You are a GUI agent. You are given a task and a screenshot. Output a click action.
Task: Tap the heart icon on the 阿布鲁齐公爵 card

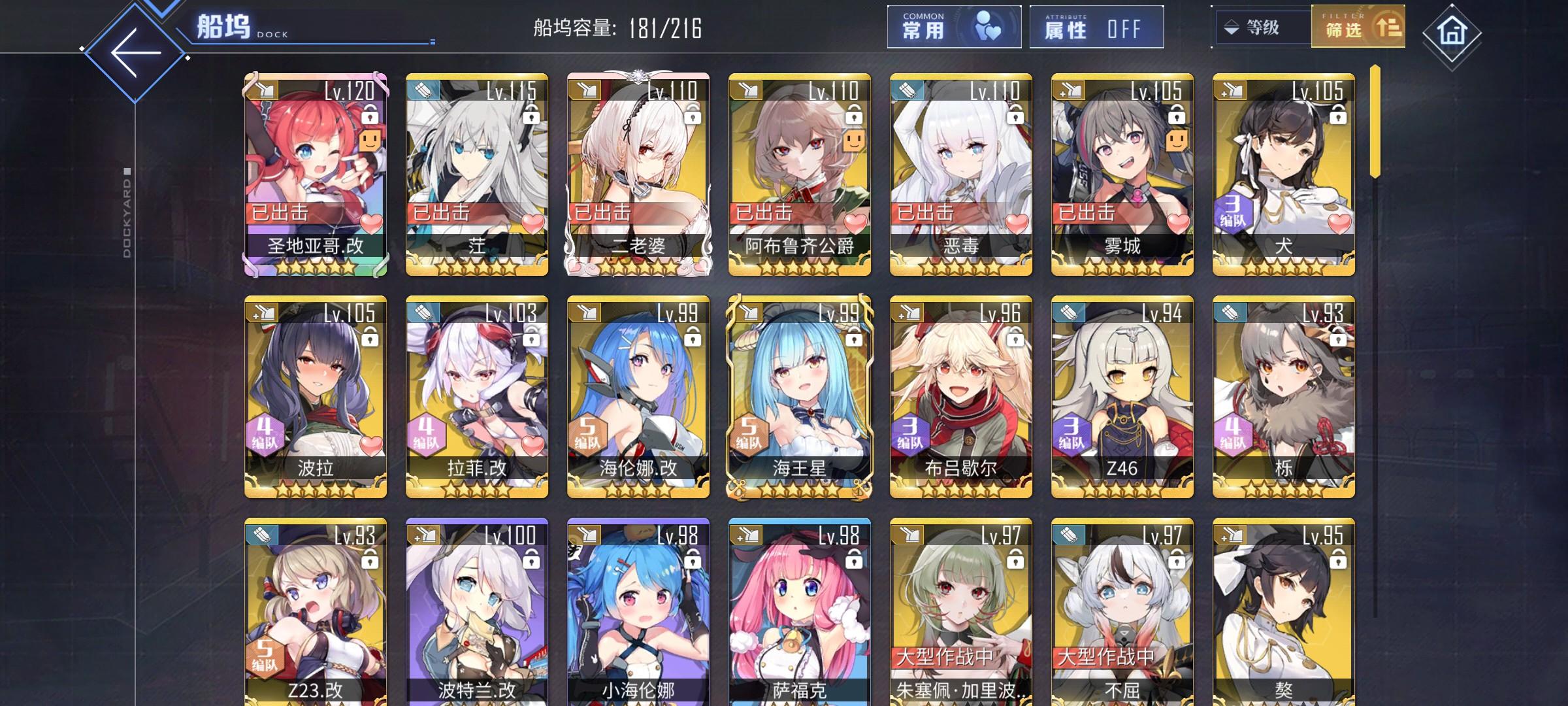(x=855, y=224)
